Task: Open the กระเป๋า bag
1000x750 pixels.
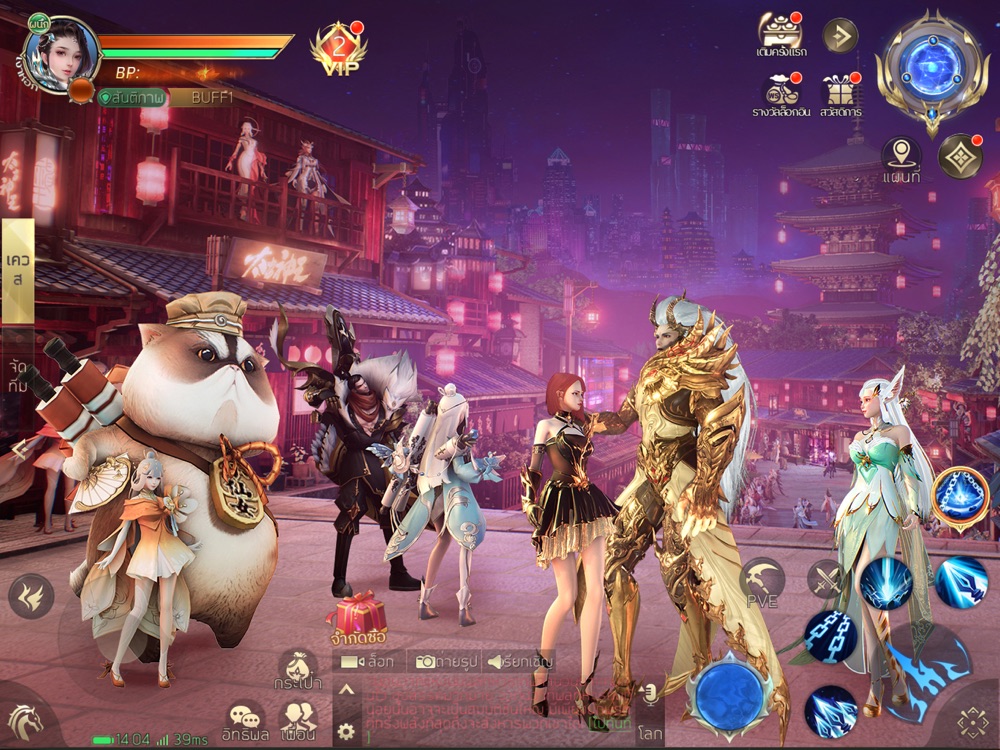Action: pos(297,670)
